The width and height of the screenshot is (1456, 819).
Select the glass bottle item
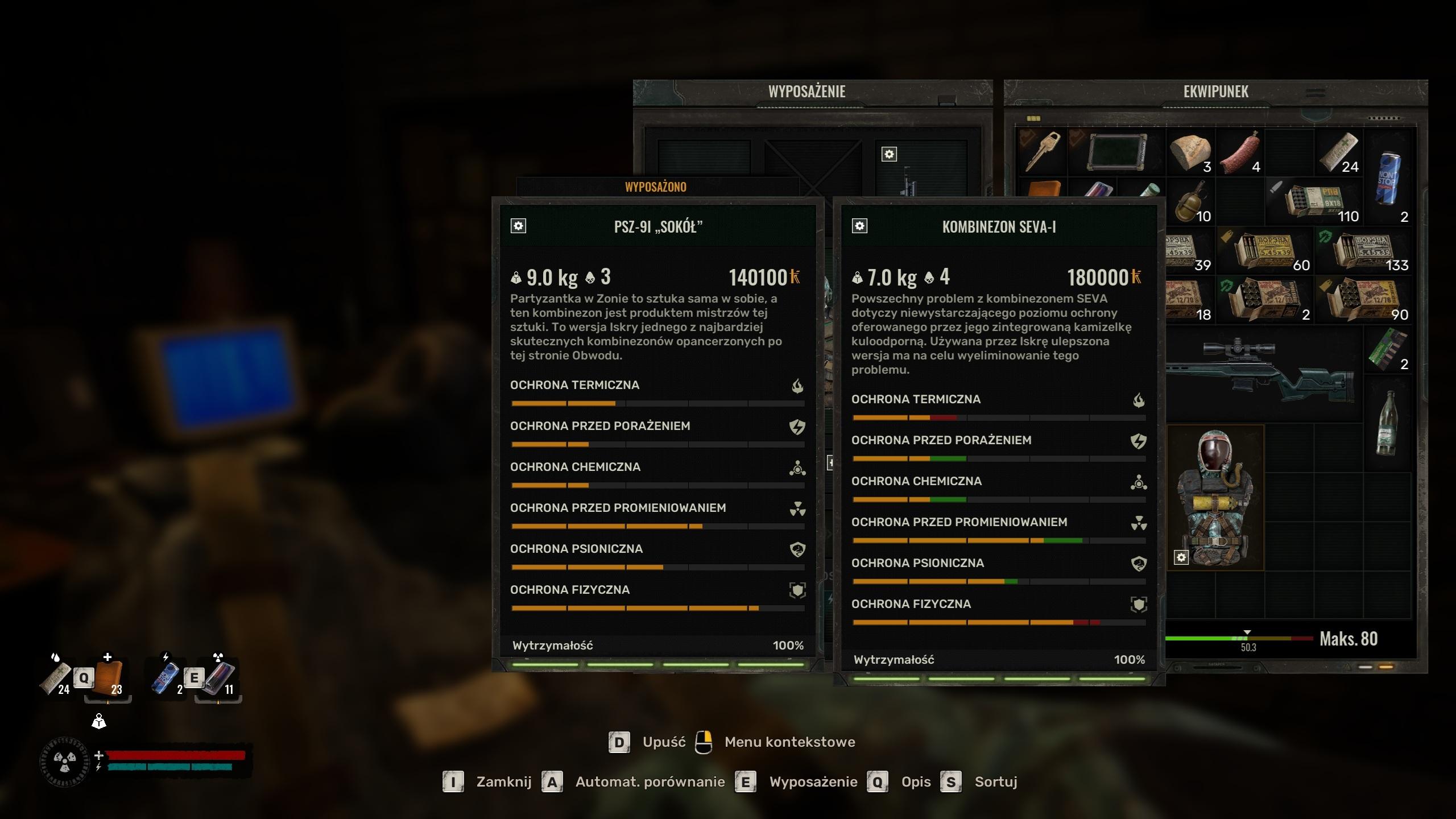1387,423
